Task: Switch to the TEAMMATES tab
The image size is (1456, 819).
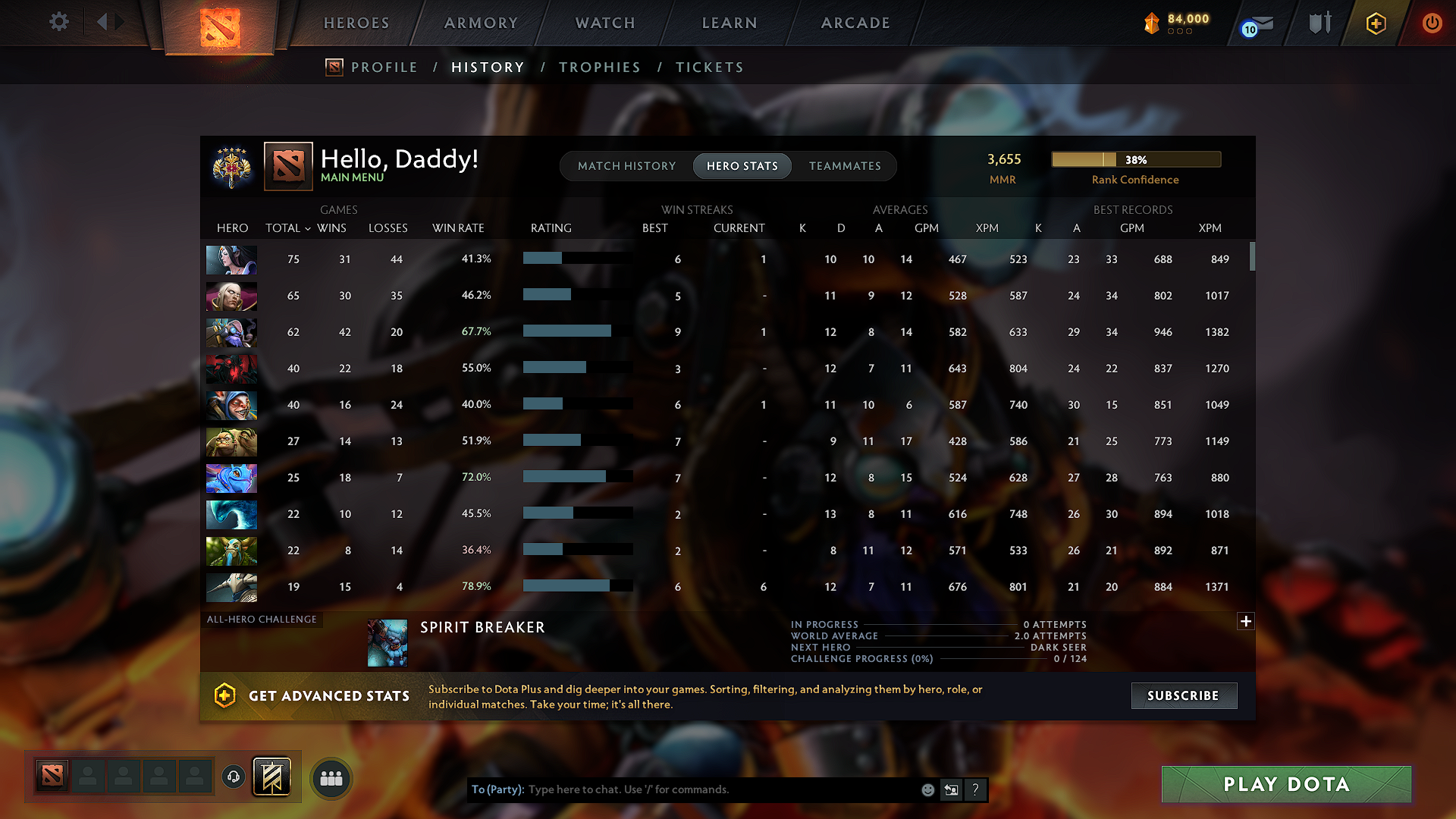Action: click(845, 166)
